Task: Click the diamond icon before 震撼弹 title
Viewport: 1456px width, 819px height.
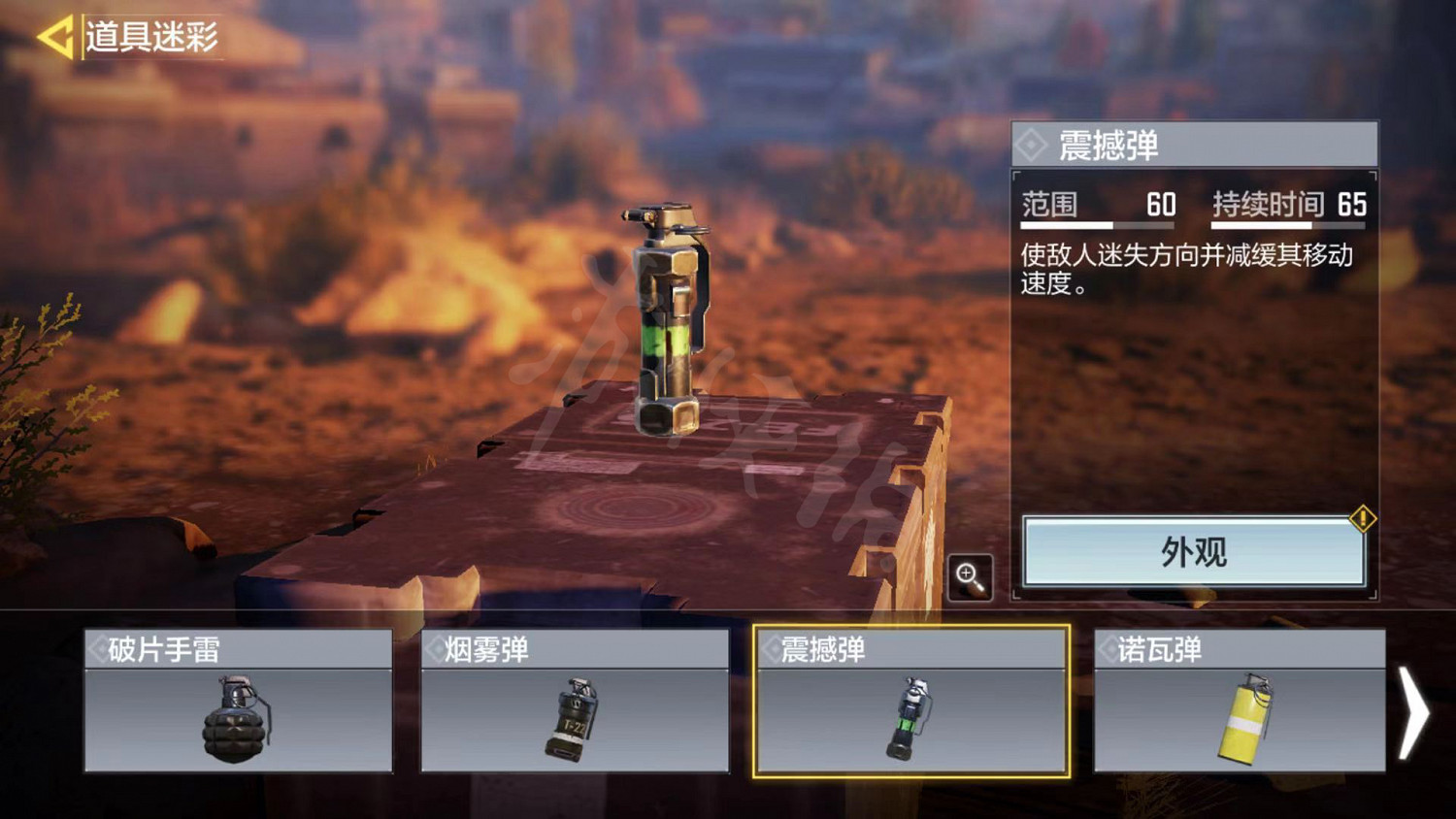Action: tap(1032, 144)
